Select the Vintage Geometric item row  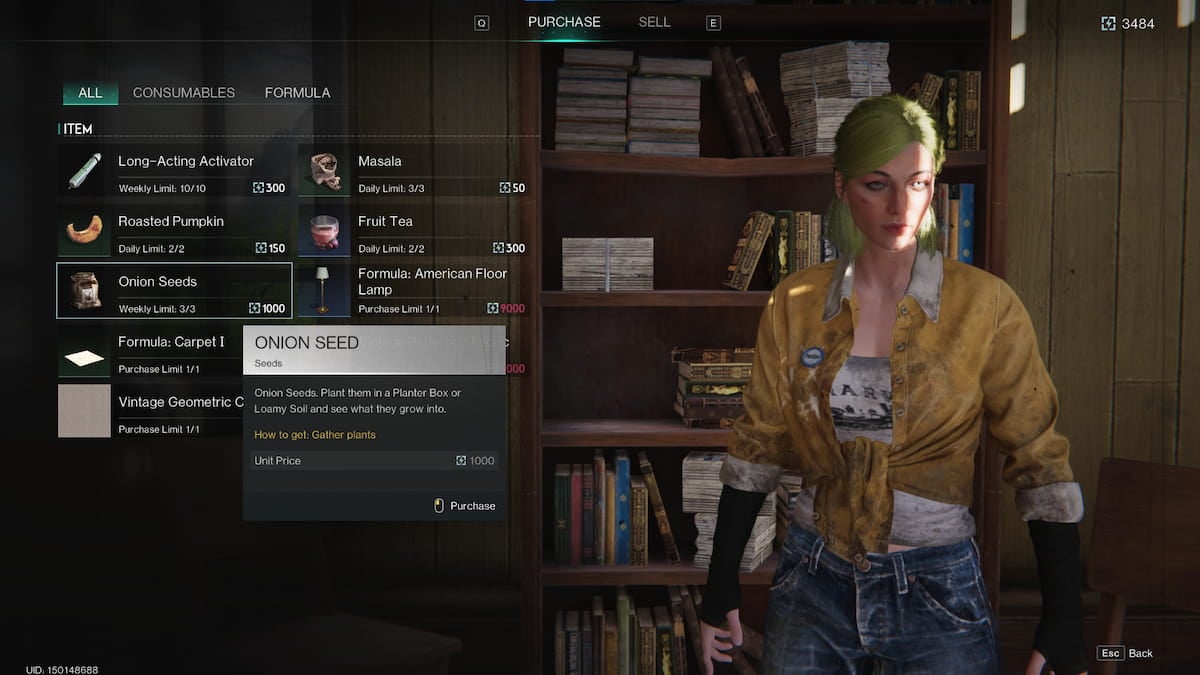[150, 411]
